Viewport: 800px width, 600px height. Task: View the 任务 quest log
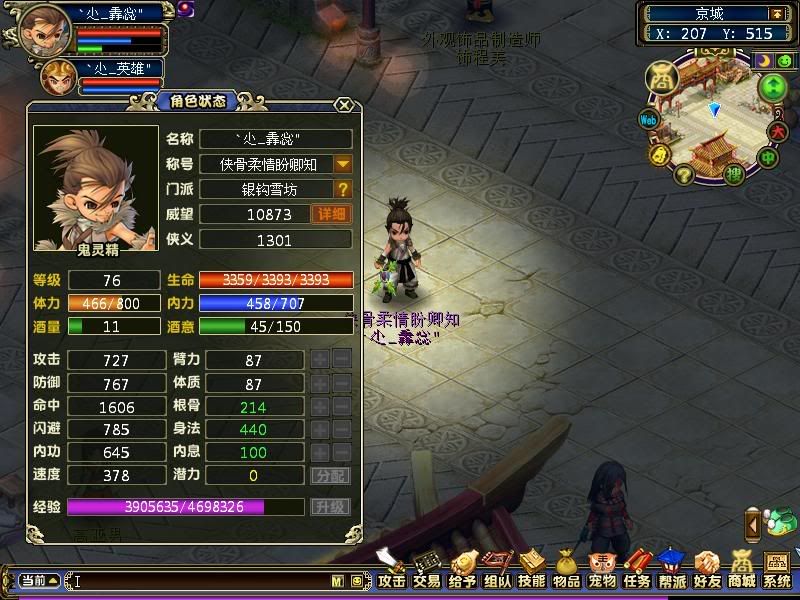click(x=637, y=571)
